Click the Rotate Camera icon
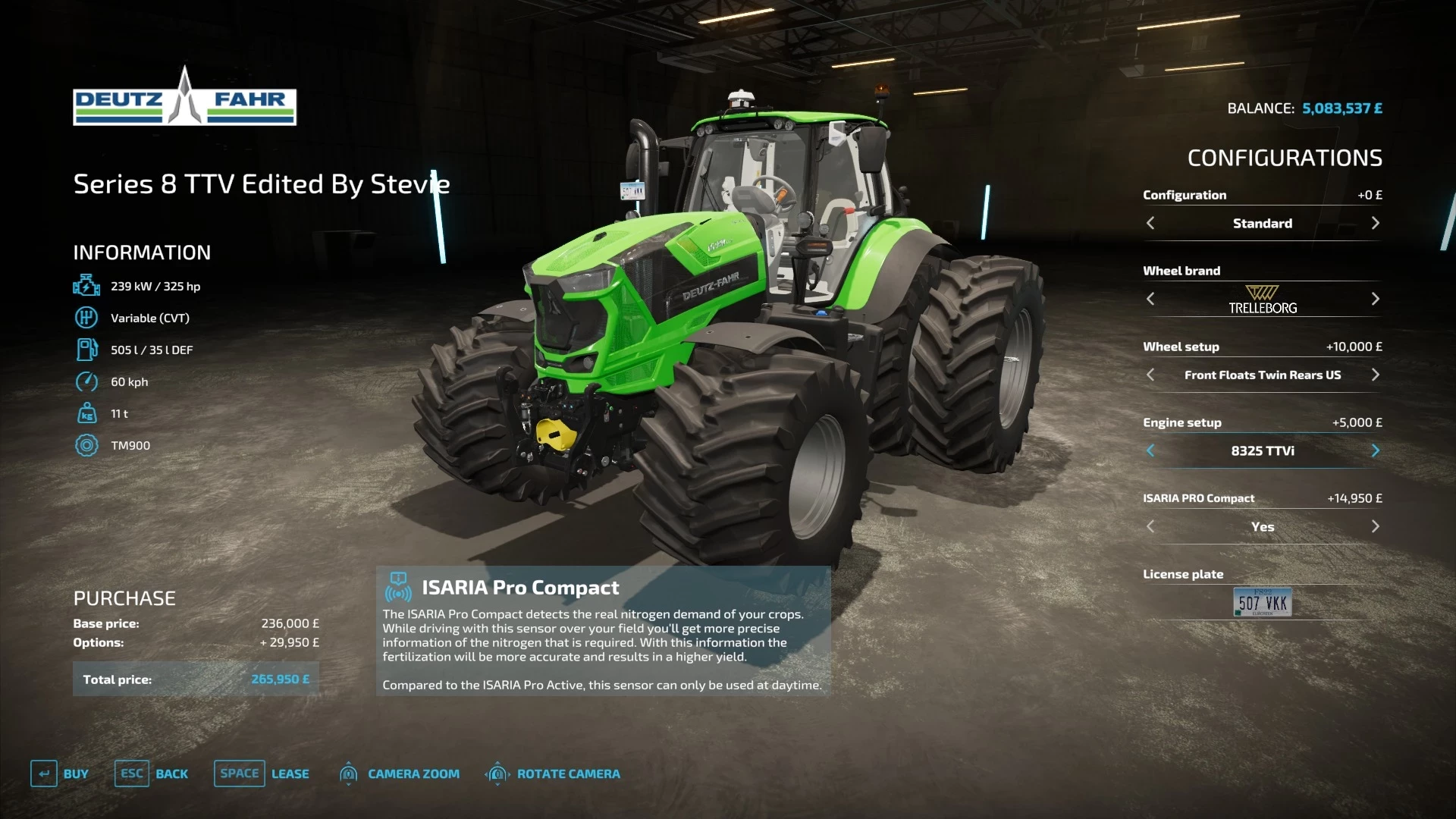Viewport: 1456px width, 819px height. click(498, 773)
